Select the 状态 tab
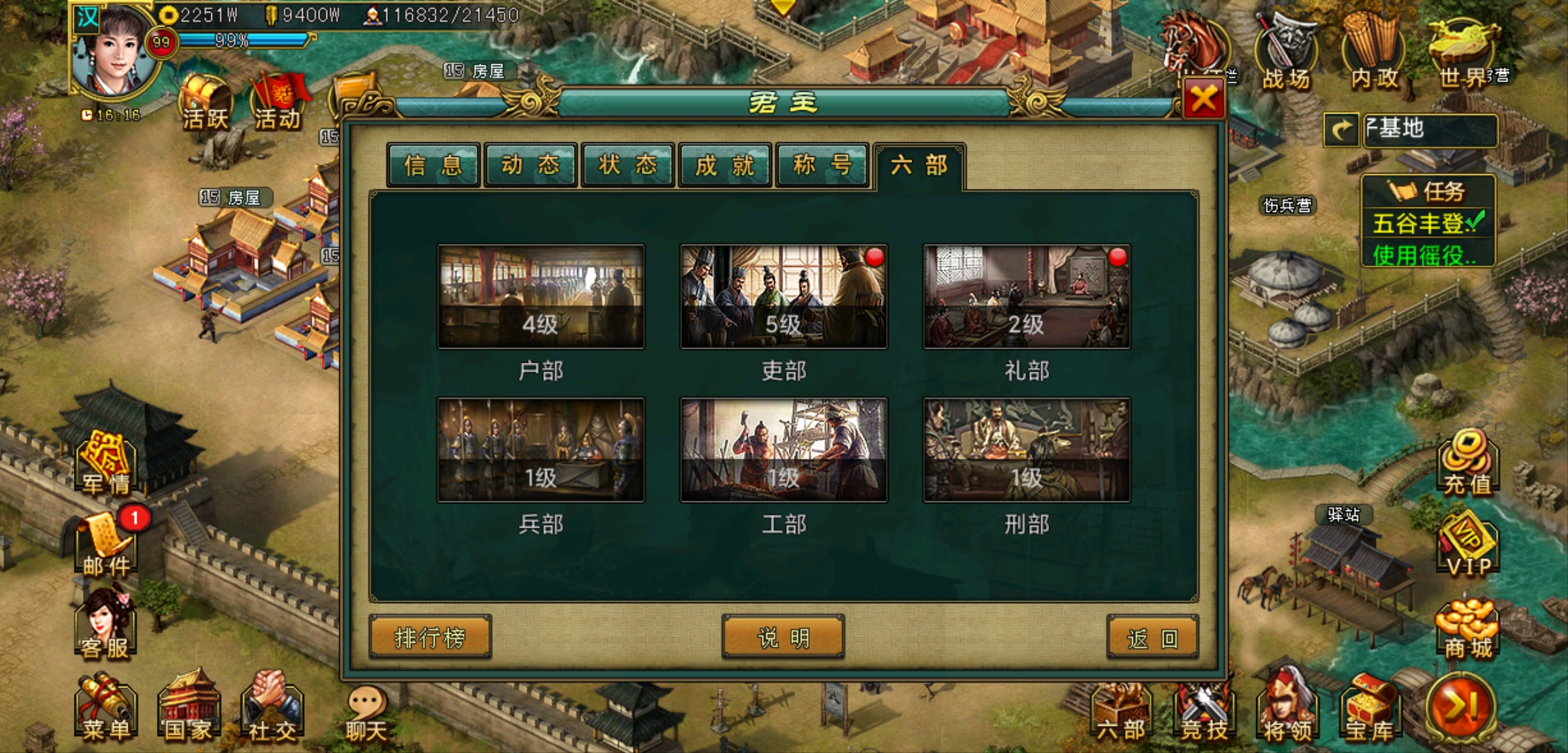 coord(628,165)
